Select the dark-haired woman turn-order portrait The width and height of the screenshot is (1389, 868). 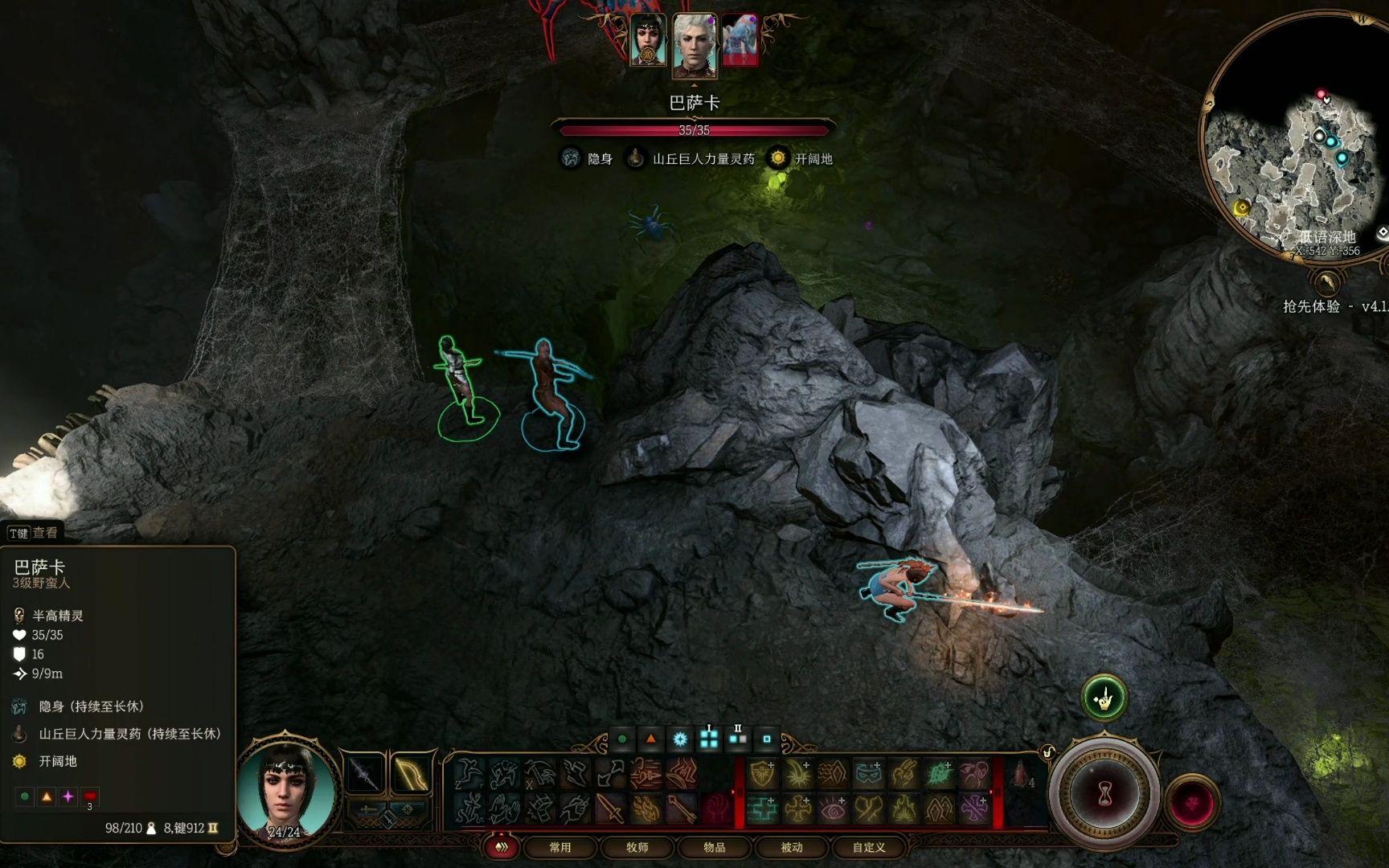point(648,40)
